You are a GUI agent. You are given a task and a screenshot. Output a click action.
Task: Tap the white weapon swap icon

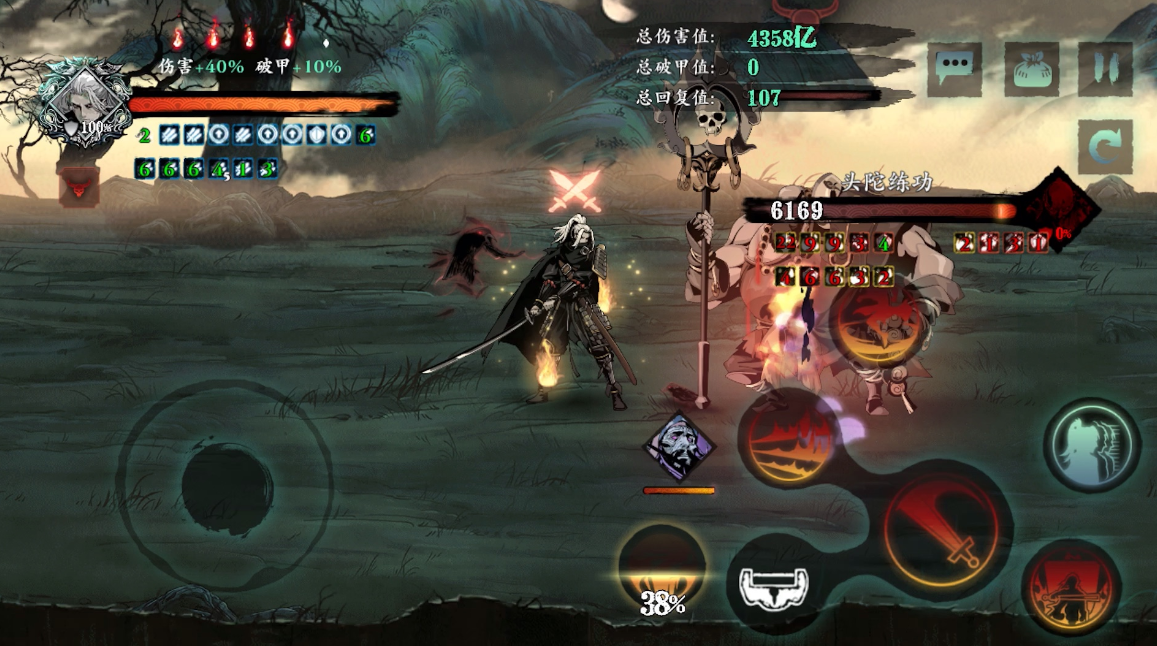click(x=773, y=583)
